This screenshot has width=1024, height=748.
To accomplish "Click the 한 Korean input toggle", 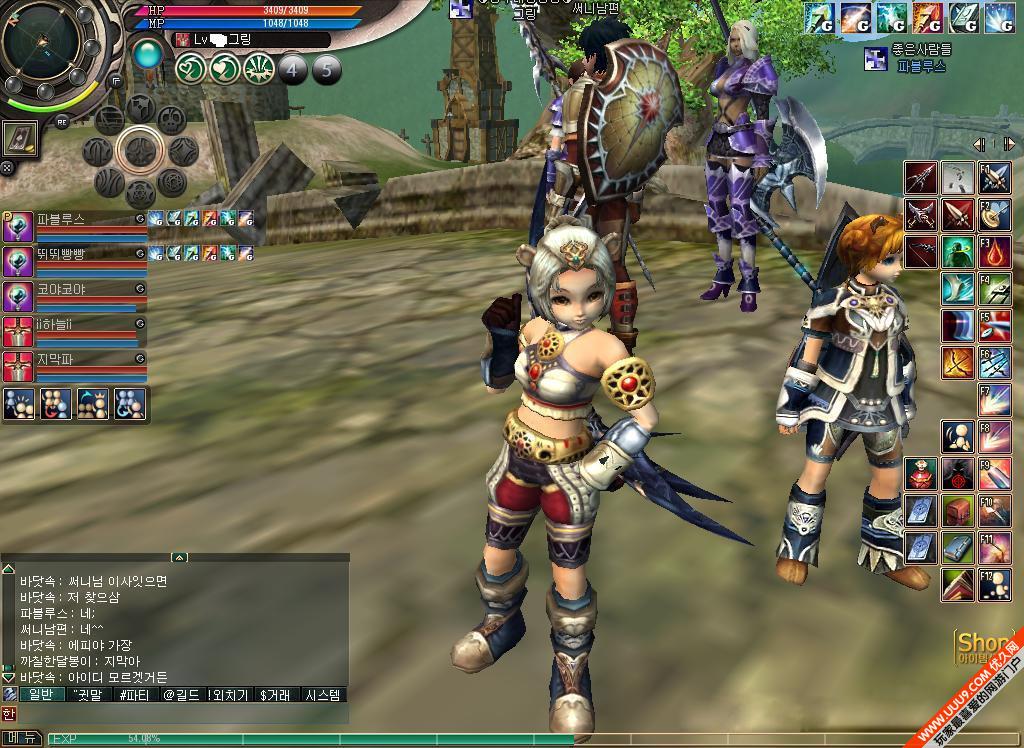I will pos(8,714).
